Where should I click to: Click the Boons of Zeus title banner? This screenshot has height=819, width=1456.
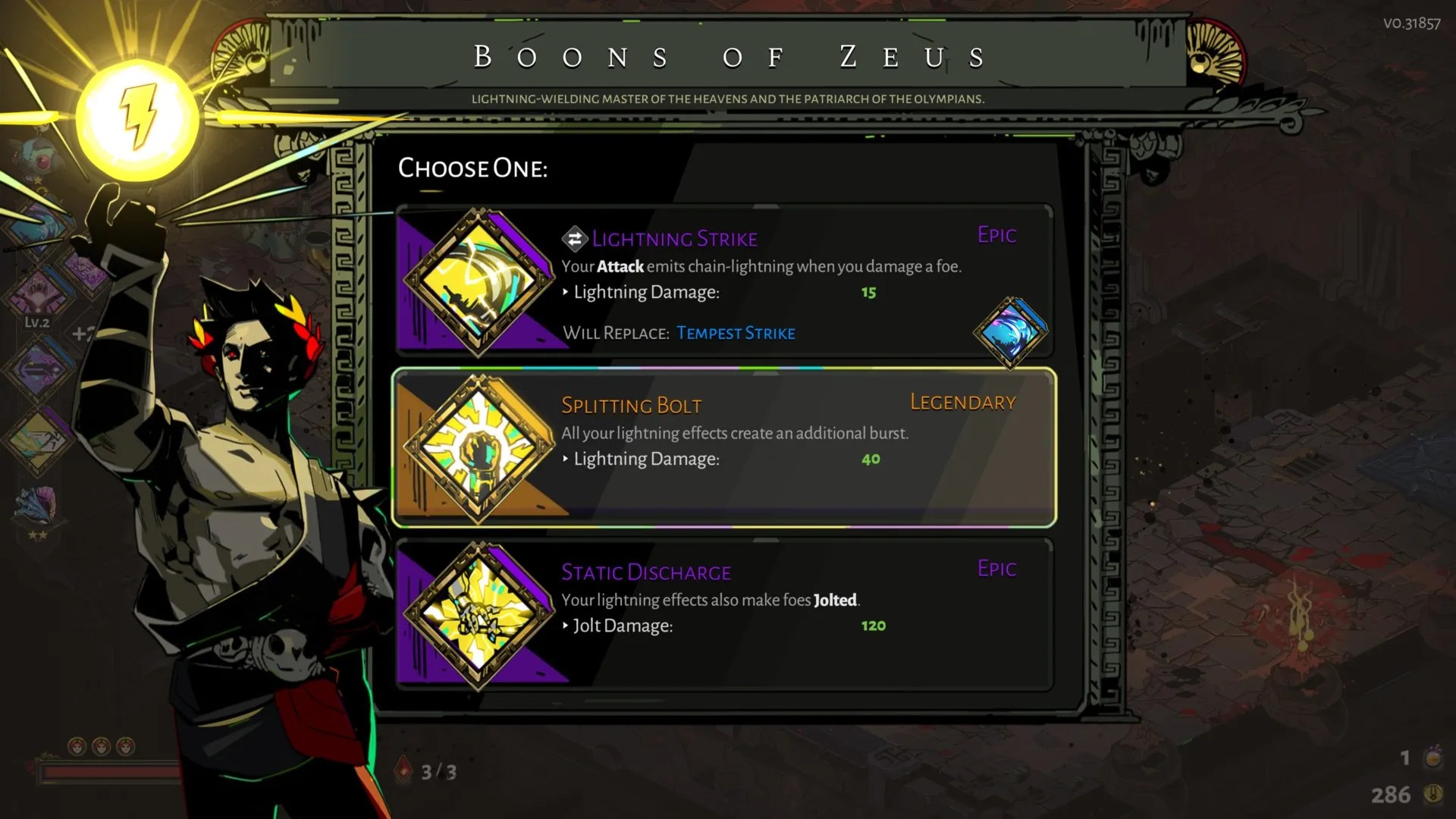pos(726,56)
